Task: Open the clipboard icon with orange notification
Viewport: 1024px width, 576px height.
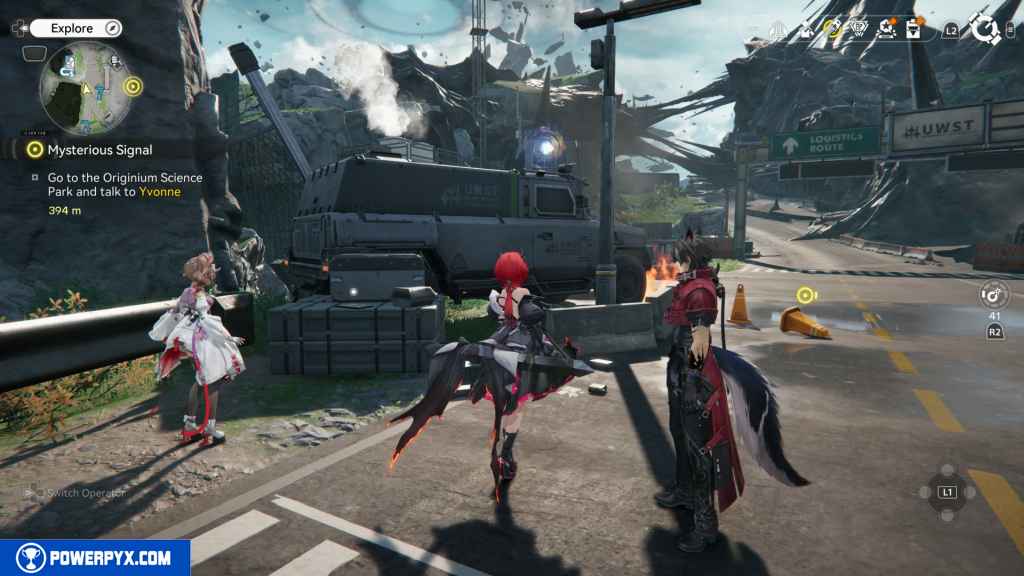Action: coord(913,29)
